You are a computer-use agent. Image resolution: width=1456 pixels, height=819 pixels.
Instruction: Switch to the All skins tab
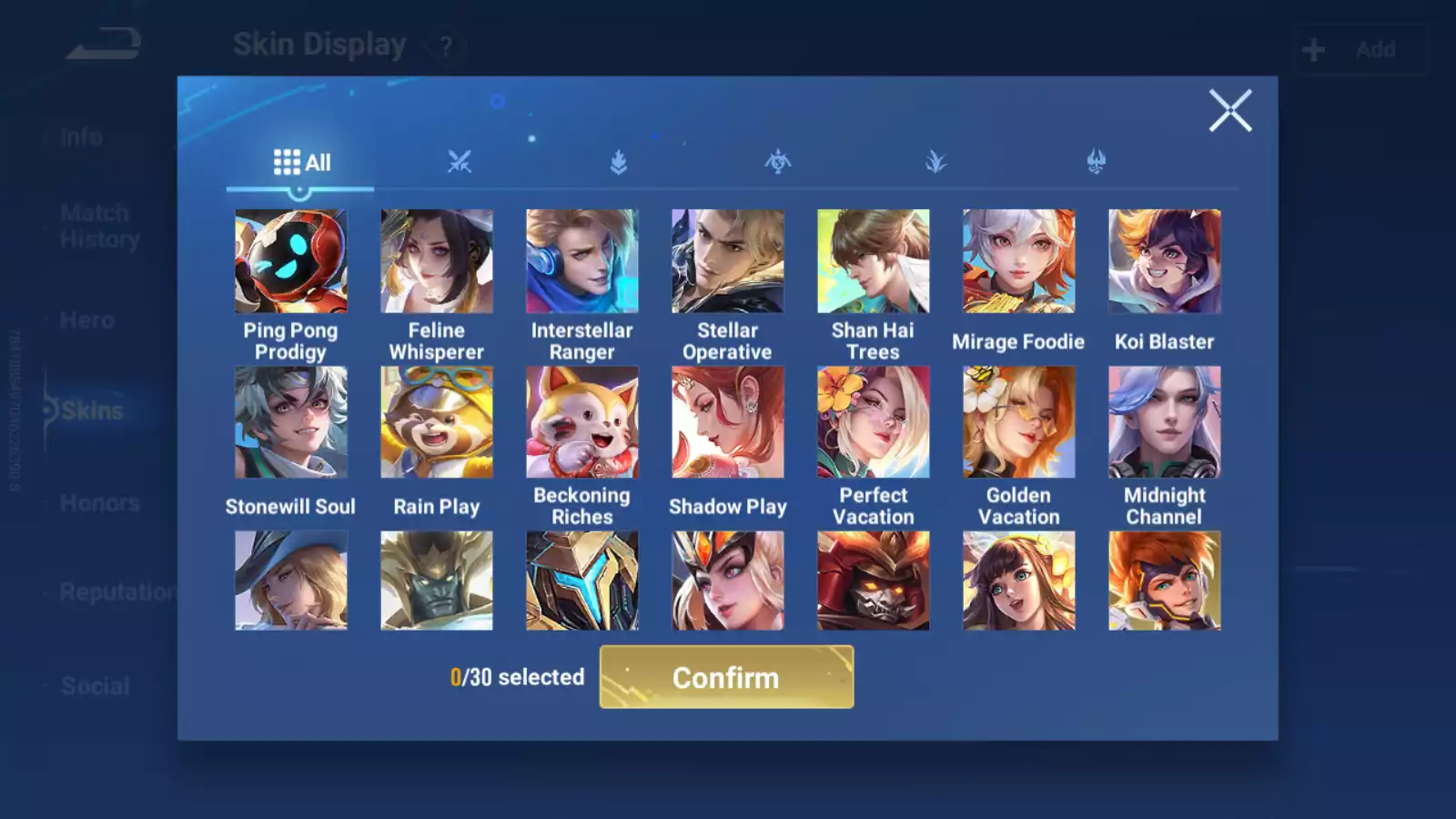point(301,163)
